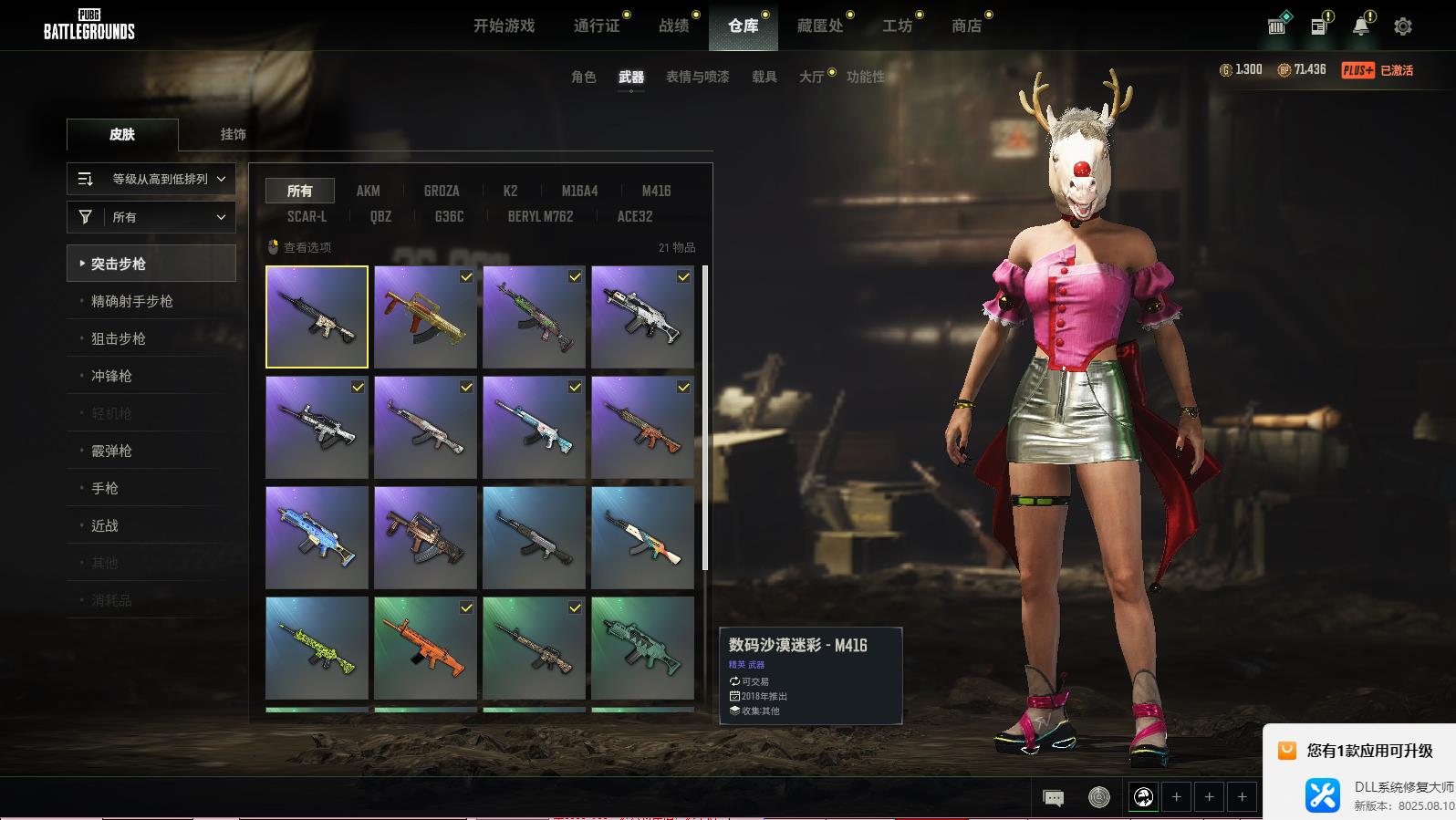Image resolution: width=1456 pixels, height=820 pixels.
Task: Go to the 商店 tab
Action: (966, 26)
